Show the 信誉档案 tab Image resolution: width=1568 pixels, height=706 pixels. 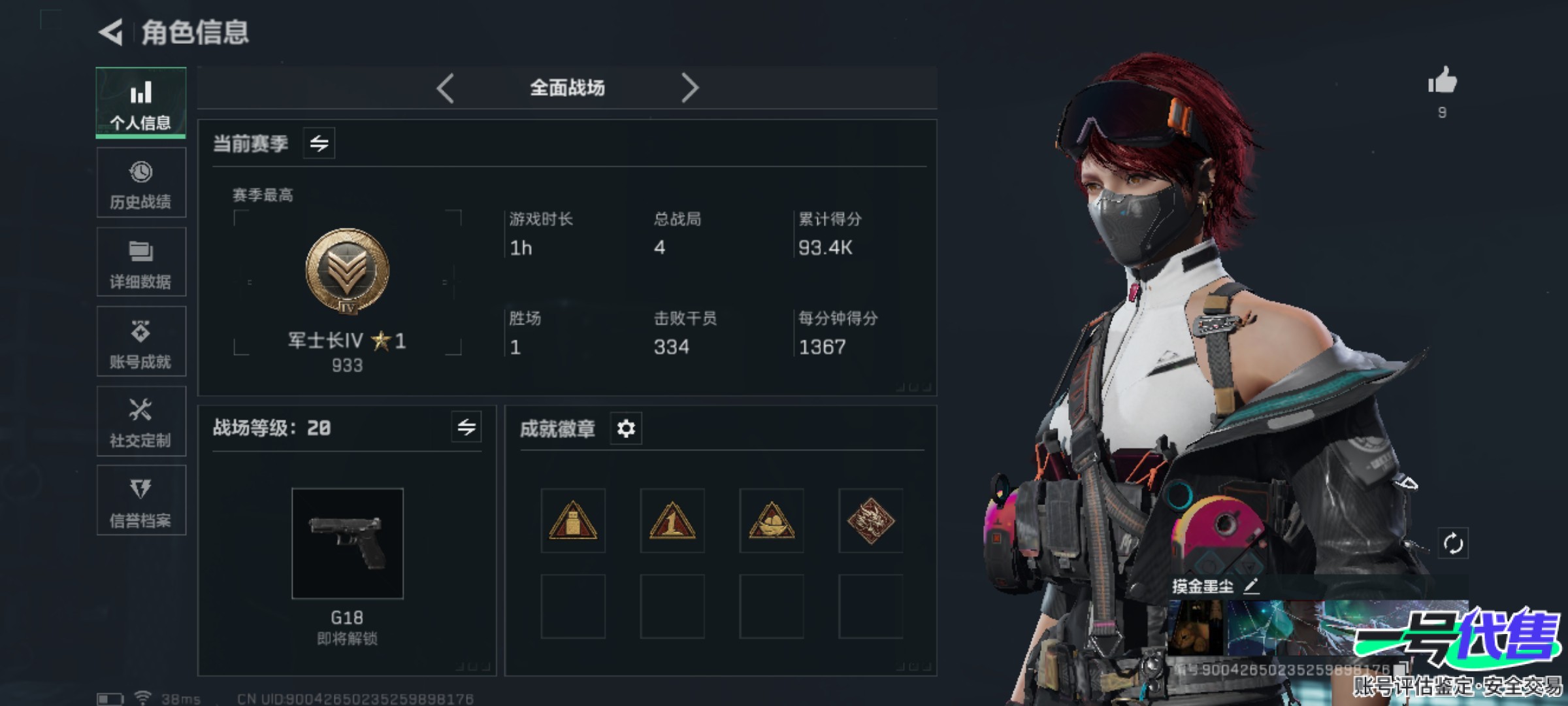[x=141, y=501]
